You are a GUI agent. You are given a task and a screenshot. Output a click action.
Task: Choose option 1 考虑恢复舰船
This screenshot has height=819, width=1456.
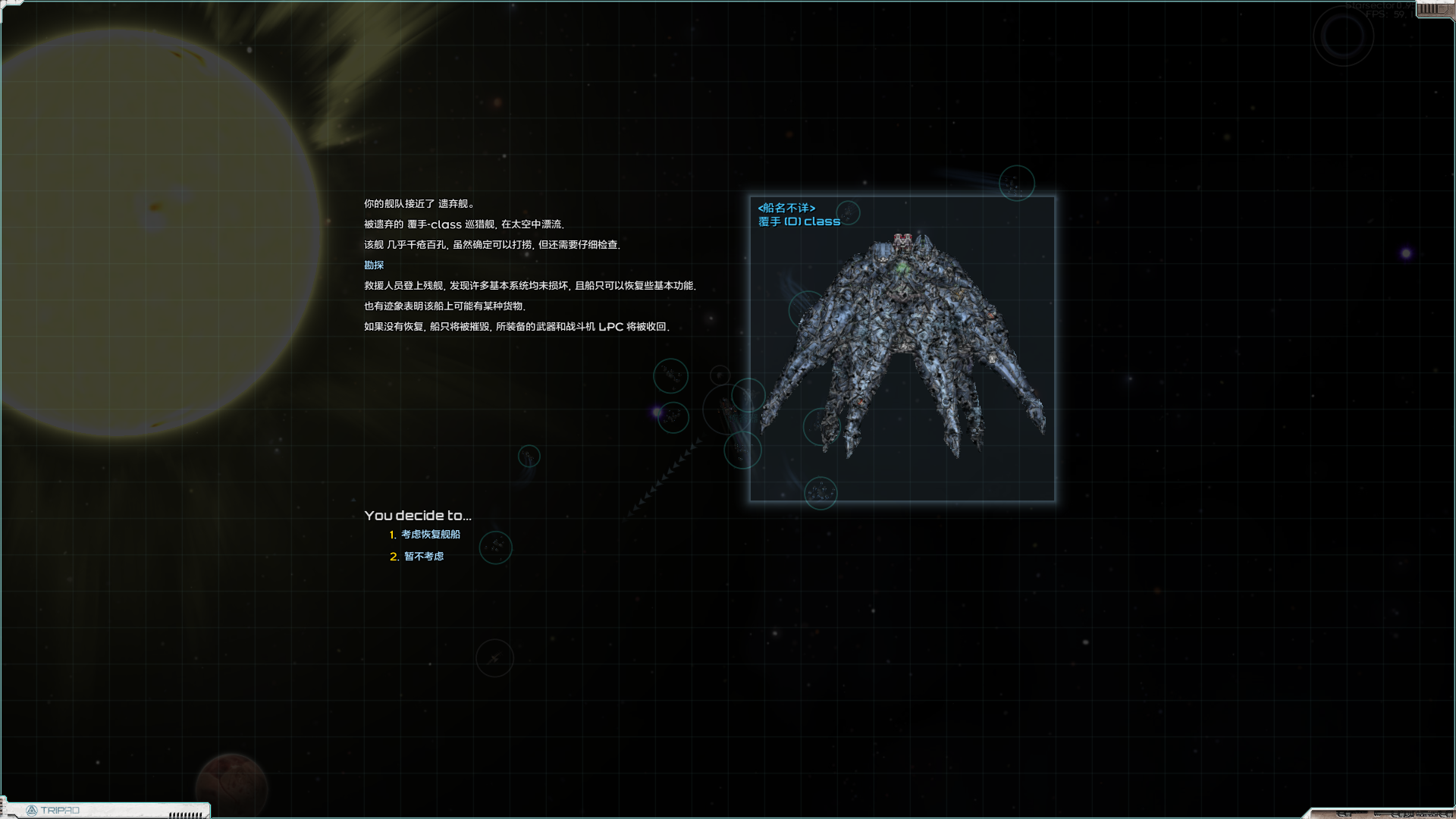tap(430, 535)
